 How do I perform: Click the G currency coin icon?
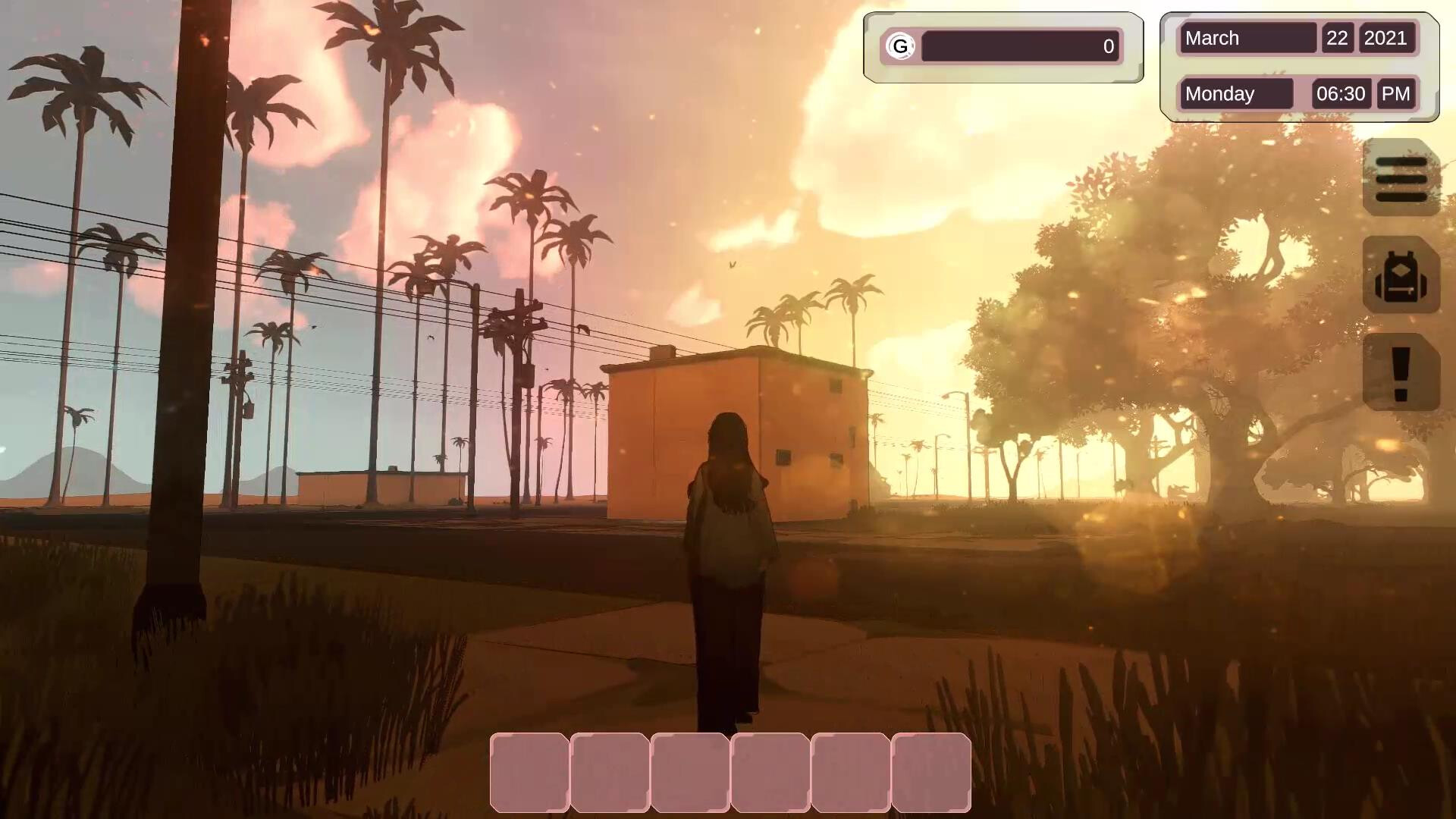(901, 46)
